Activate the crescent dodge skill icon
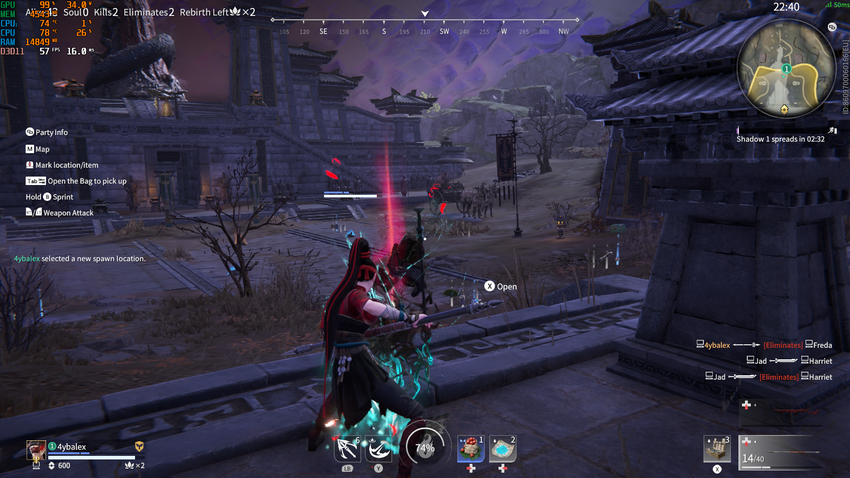Screen dimensions: 850x478 379,446
